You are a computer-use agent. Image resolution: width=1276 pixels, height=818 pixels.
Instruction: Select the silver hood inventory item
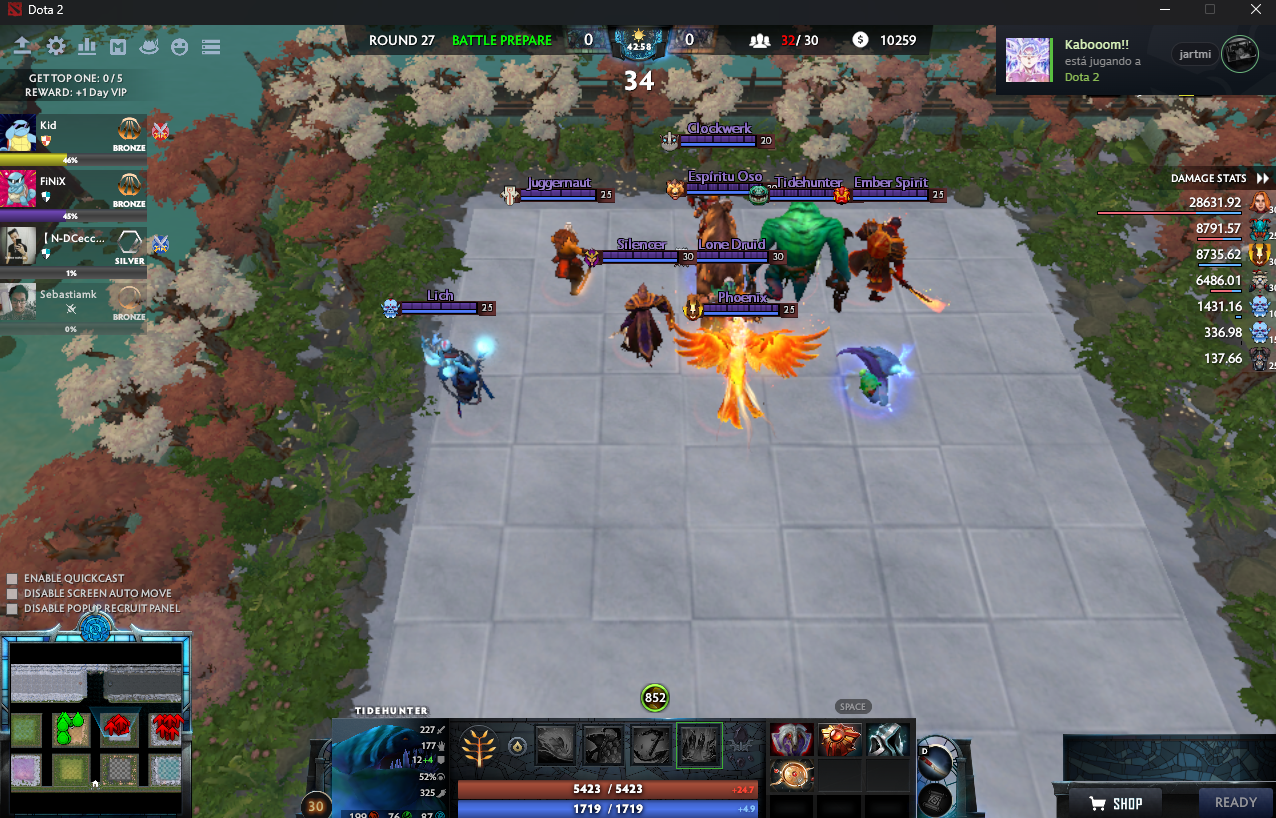coord(886,740)
